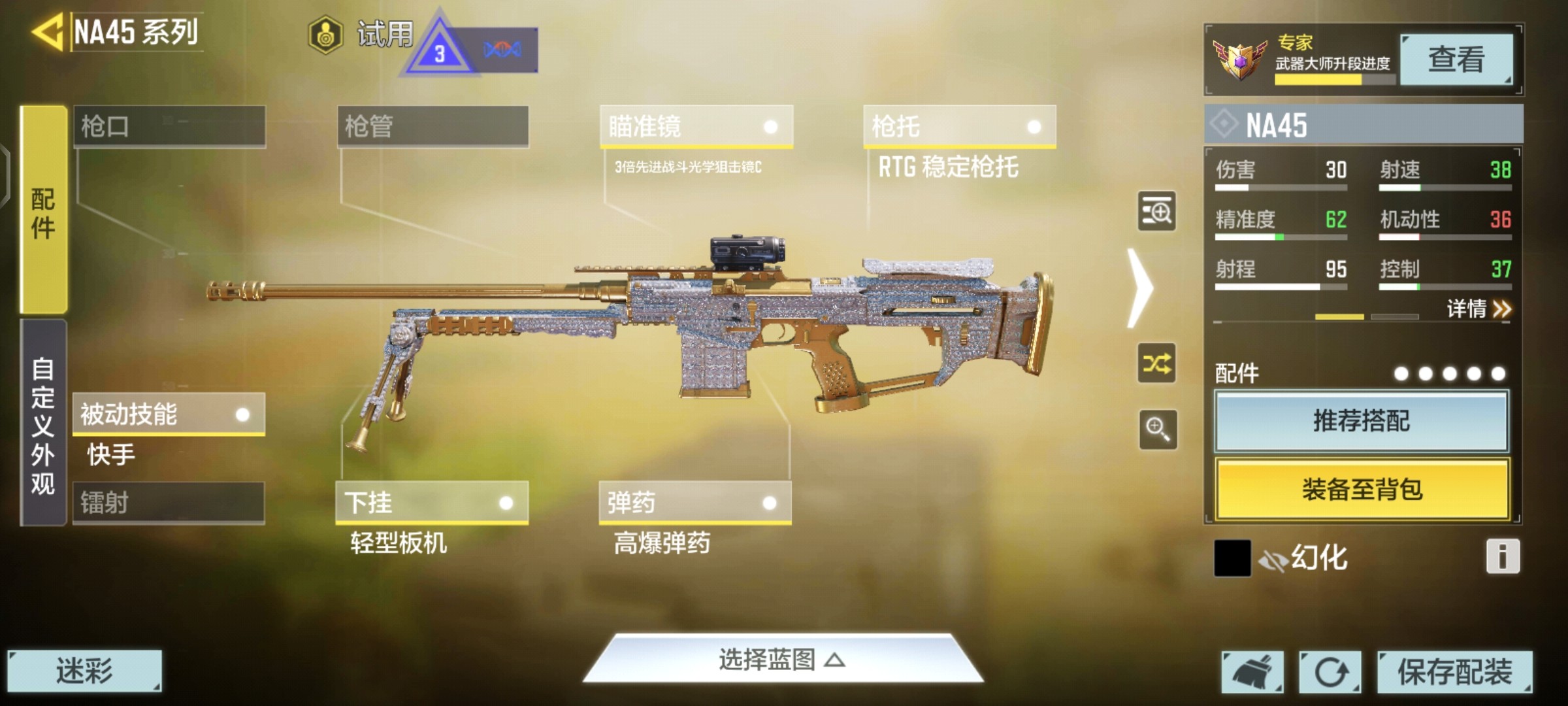Equip weapon with 装备至背包
Image resolution: width=1568 pixels, height=706 pixels.
click(x=1362, y=489)
